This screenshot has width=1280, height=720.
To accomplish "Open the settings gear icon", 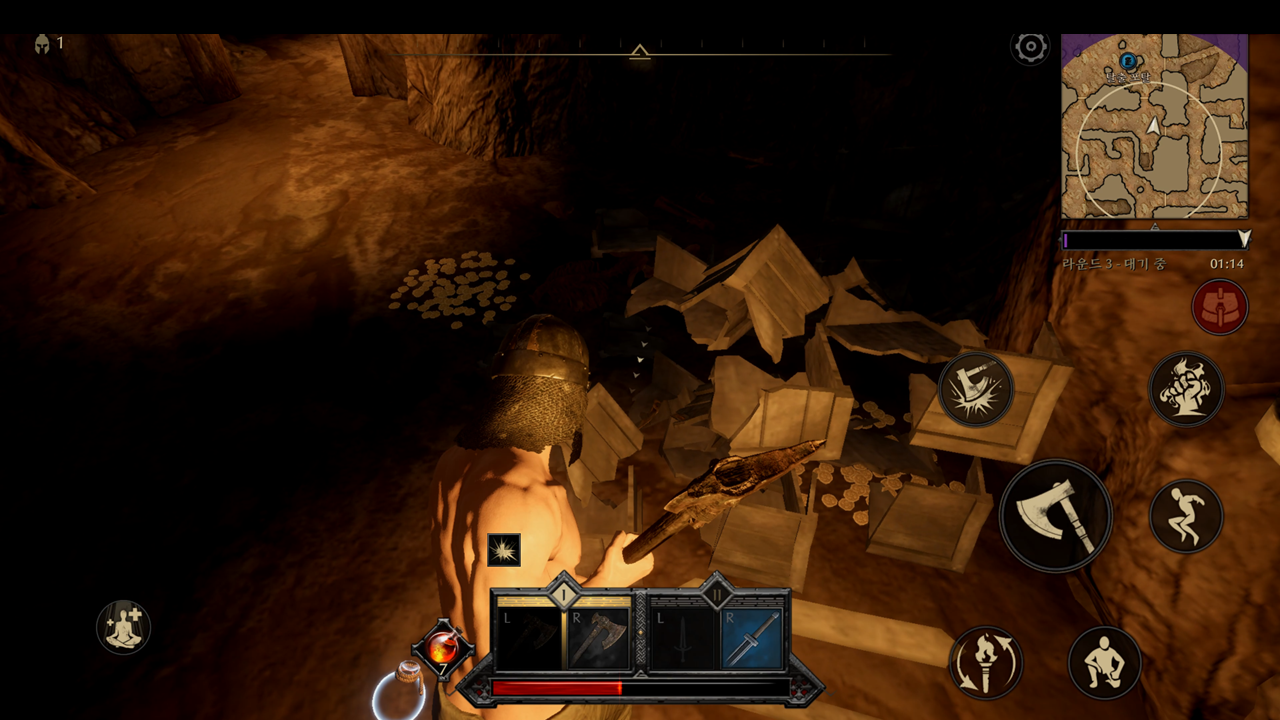I will [1030, 47].
